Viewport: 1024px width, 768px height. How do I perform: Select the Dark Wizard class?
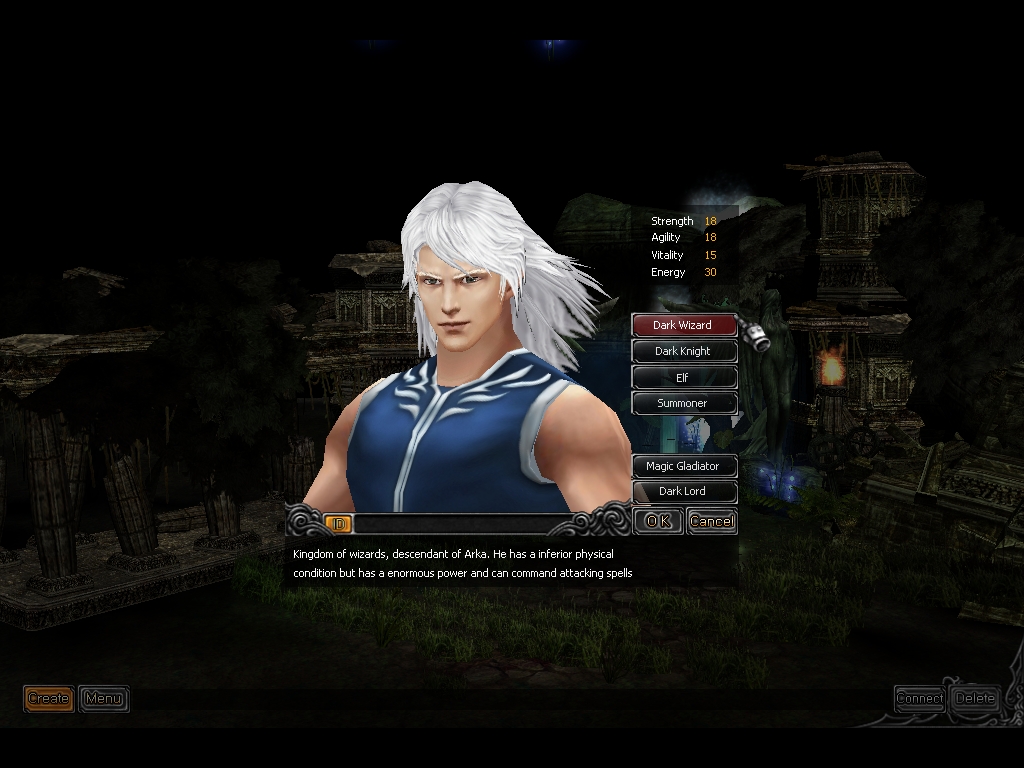683,325
